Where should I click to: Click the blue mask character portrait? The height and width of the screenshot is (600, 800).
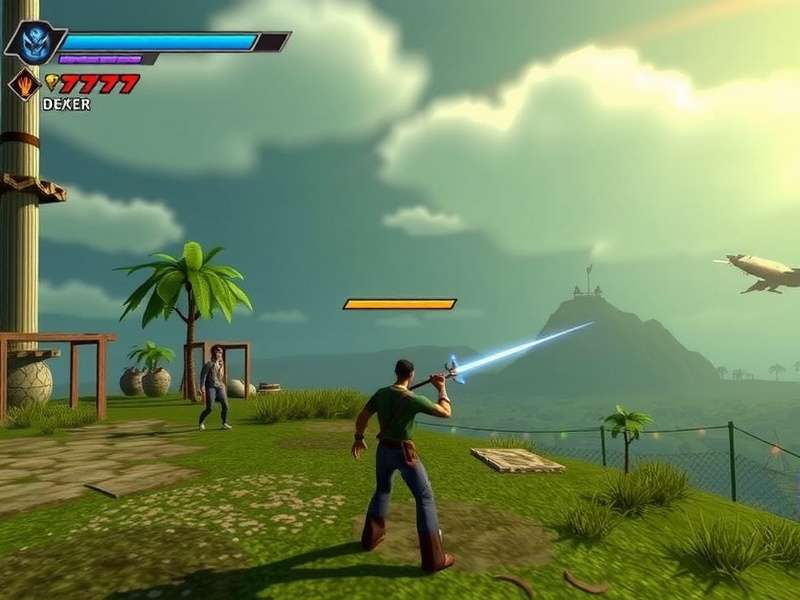(x=34, y=42)
